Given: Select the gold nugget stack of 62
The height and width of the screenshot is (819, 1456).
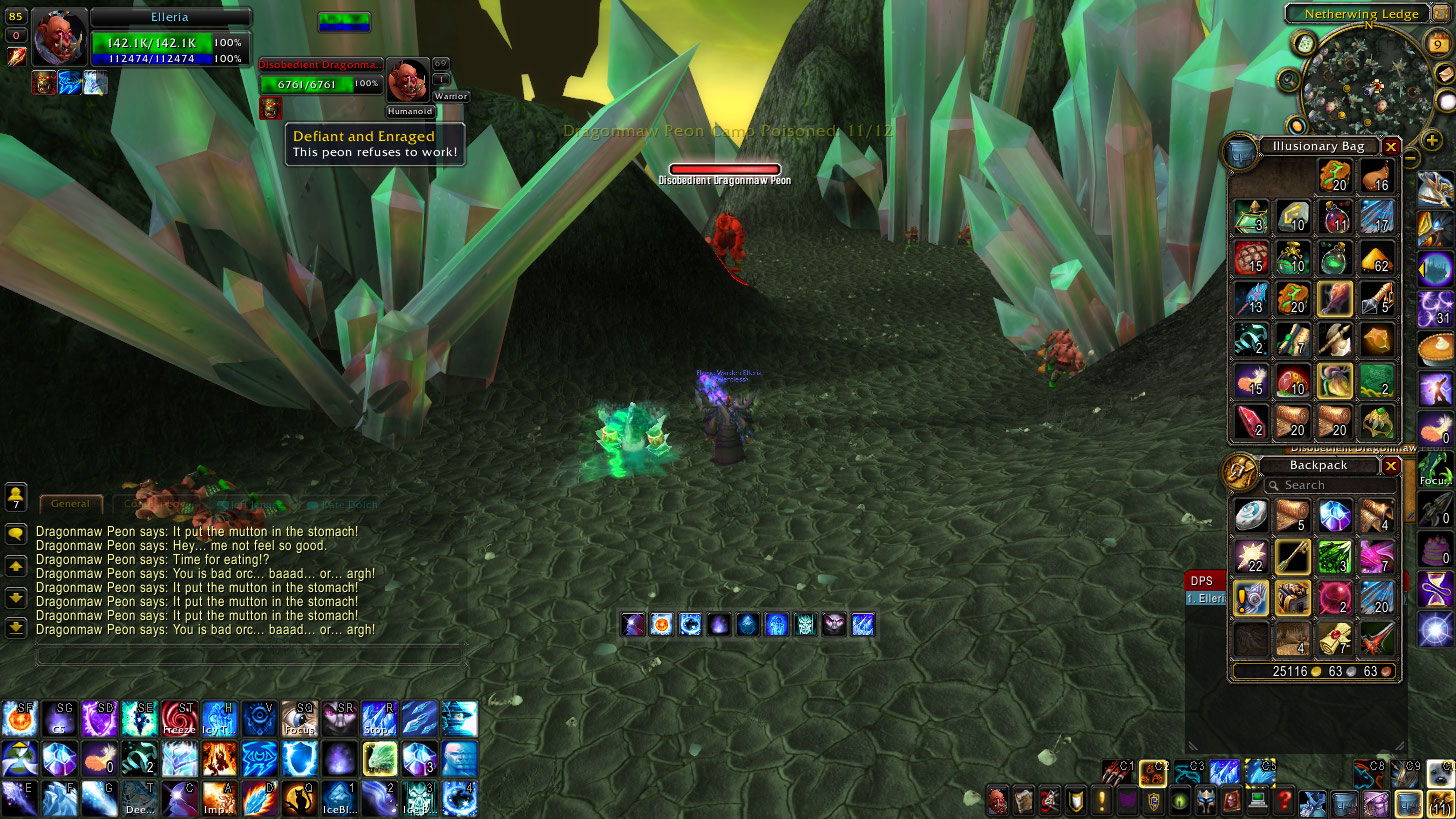Looking at the screenshot, I should coord(1377,257).
